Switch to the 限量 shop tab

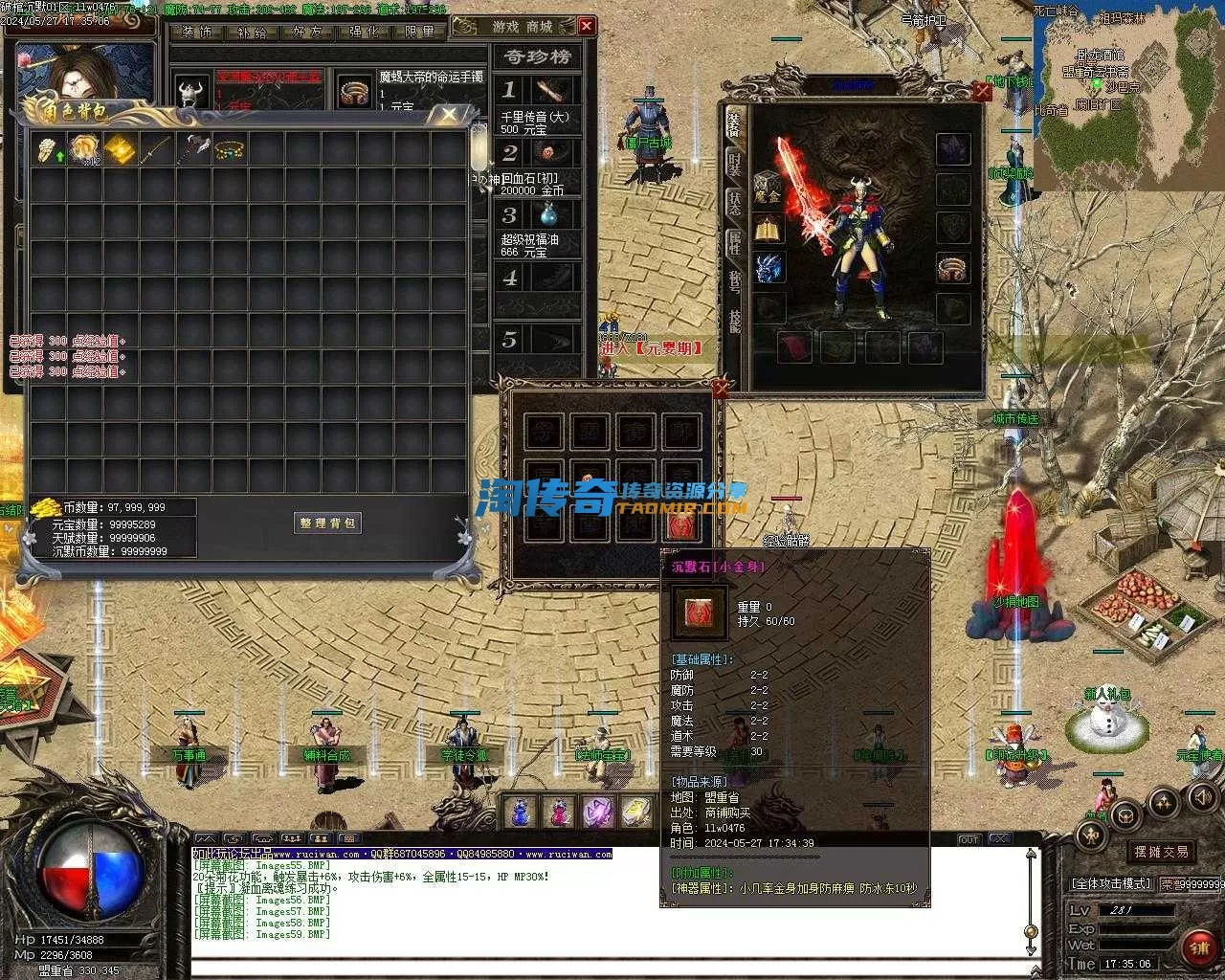[419, 32]
